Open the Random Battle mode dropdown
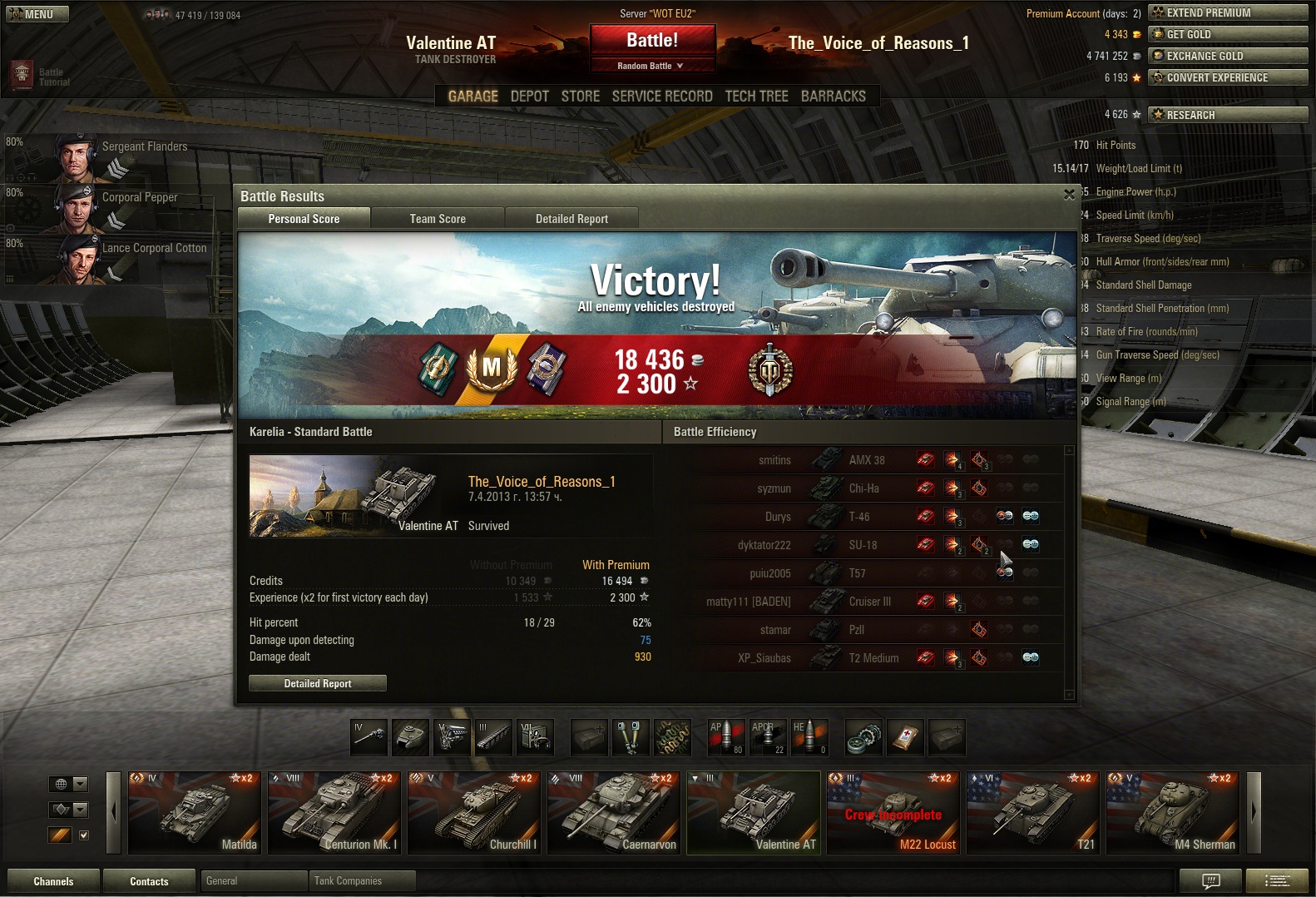The width and height of the screenshot is (1316, 897). pyautogui.click(x=652, y=66)
